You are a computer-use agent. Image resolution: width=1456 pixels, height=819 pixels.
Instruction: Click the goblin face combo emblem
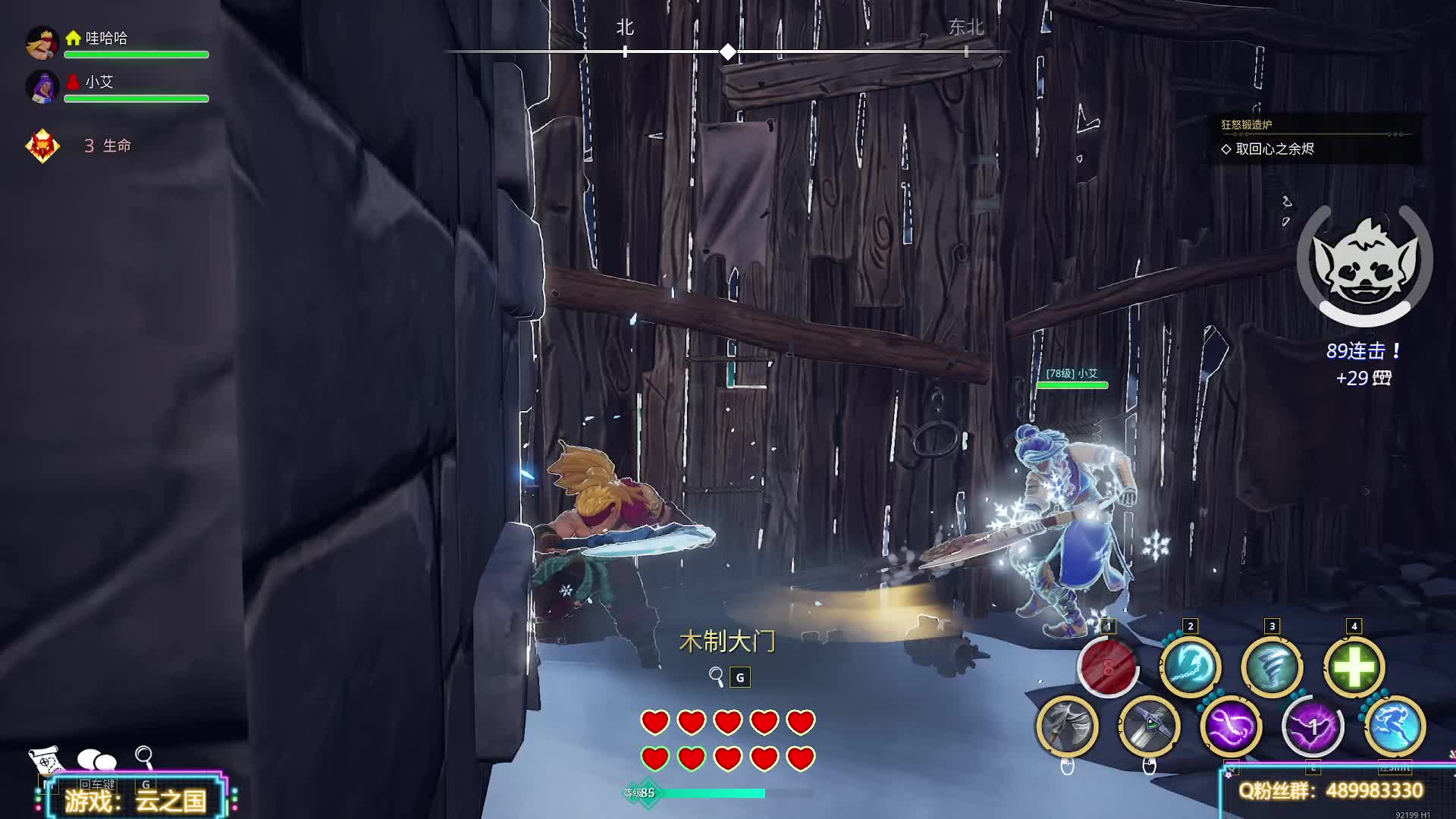[1364, 262]
